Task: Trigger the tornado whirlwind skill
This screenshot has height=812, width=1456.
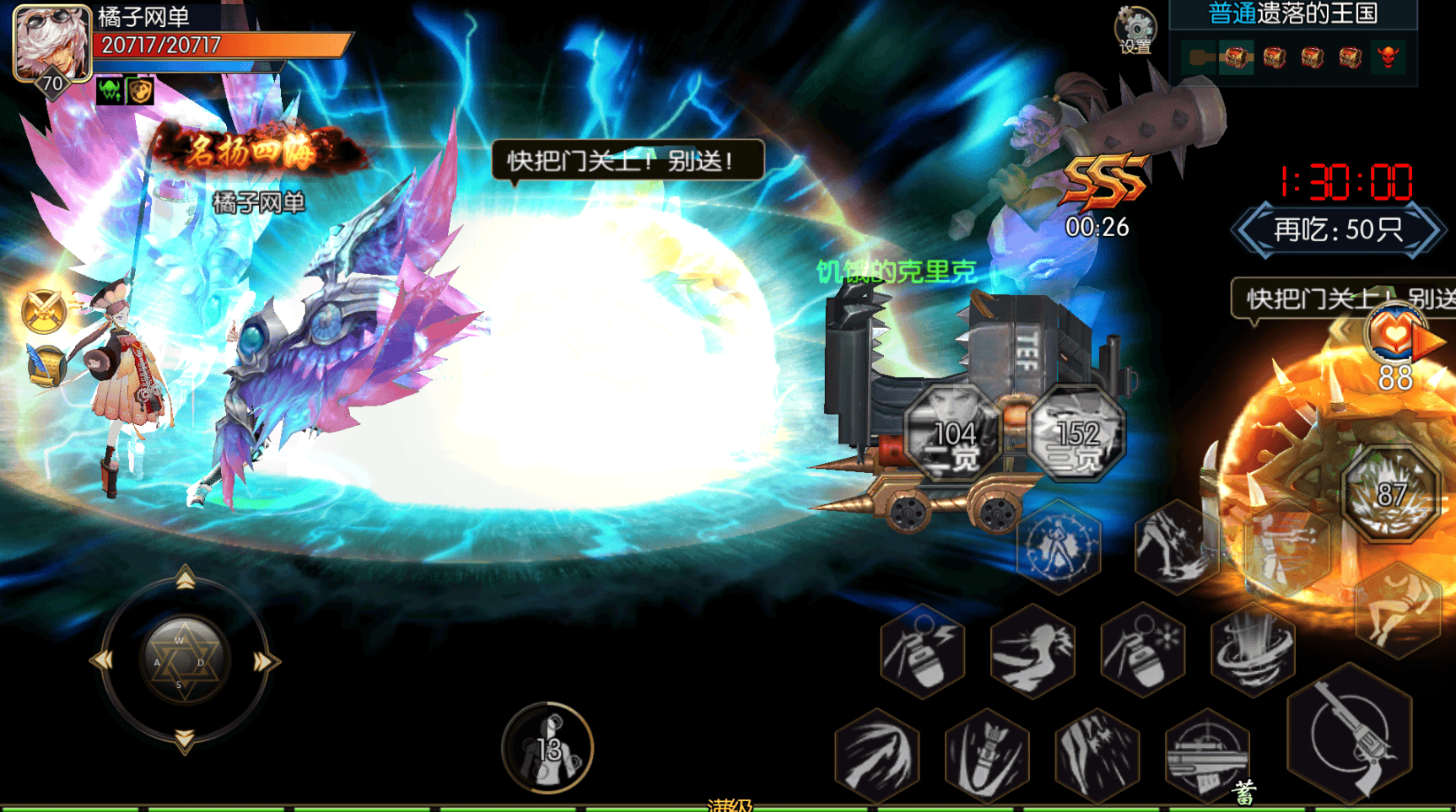Action: click(x=1254, y=650)
